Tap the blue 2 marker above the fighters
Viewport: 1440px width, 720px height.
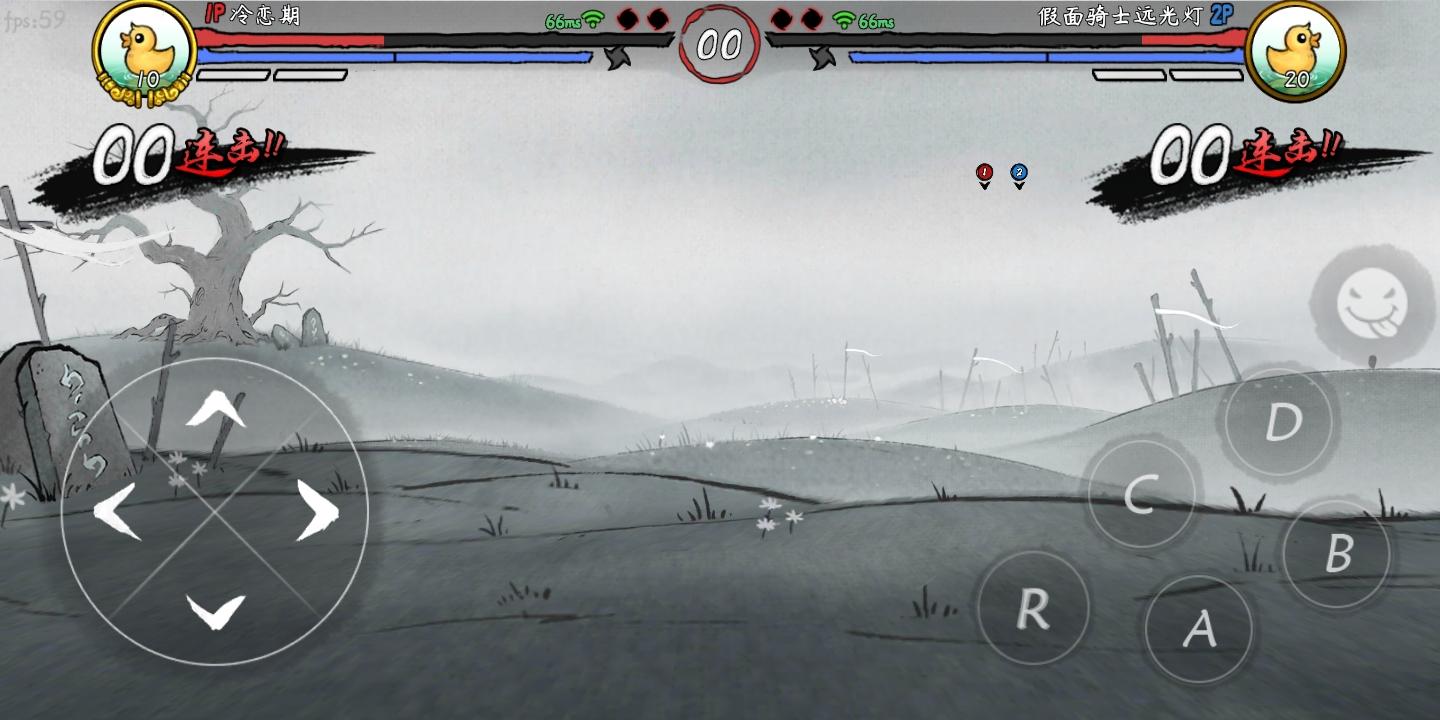point(1017,172)
